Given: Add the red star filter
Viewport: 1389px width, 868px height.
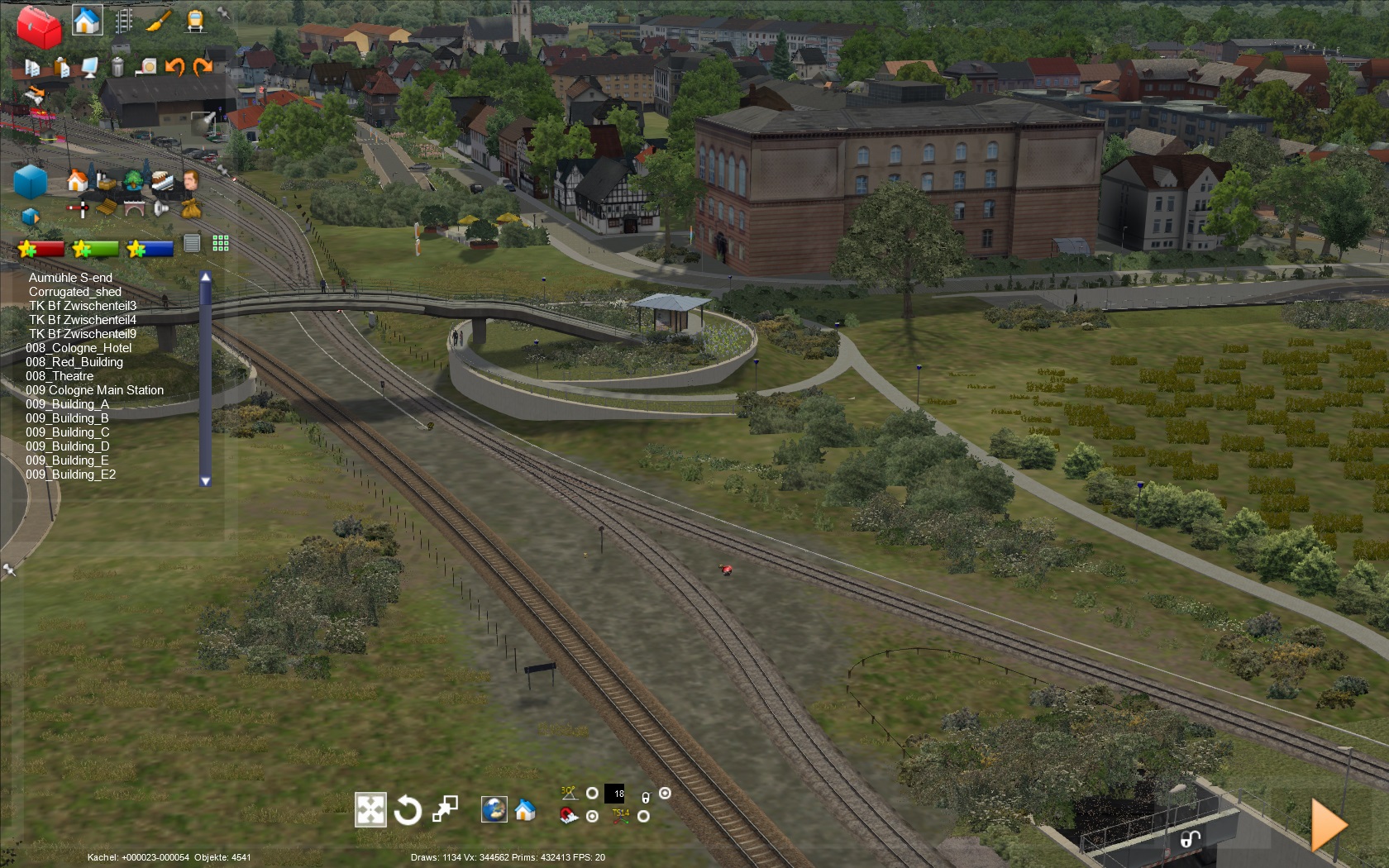Looking at the screenshot, I should click(41, 248).
